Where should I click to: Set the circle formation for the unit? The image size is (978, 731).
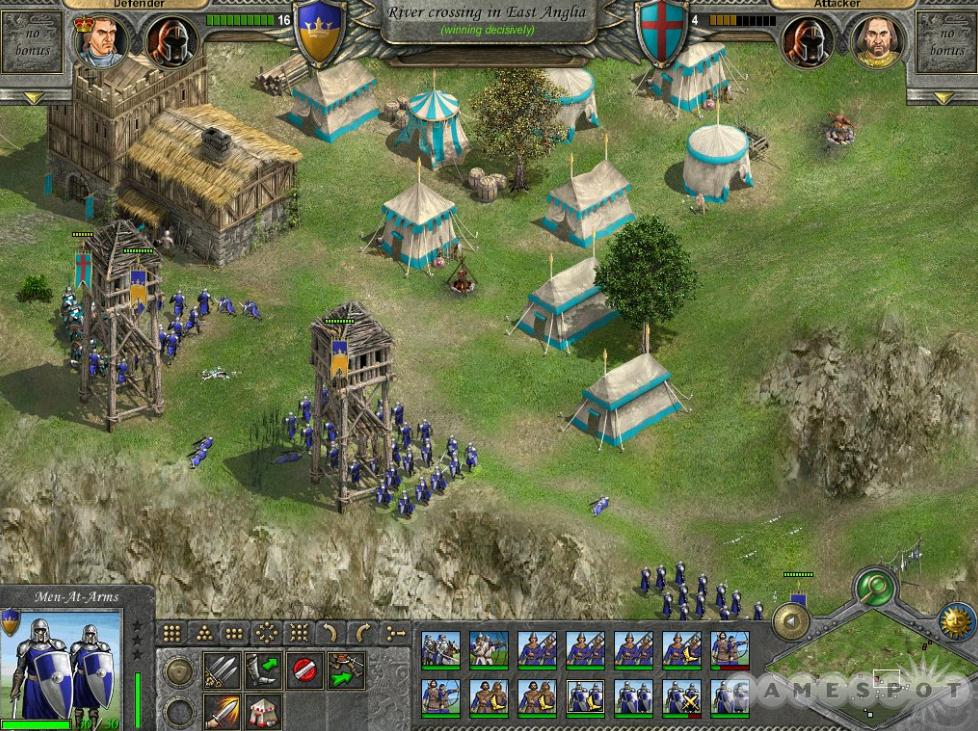(267, 633)
